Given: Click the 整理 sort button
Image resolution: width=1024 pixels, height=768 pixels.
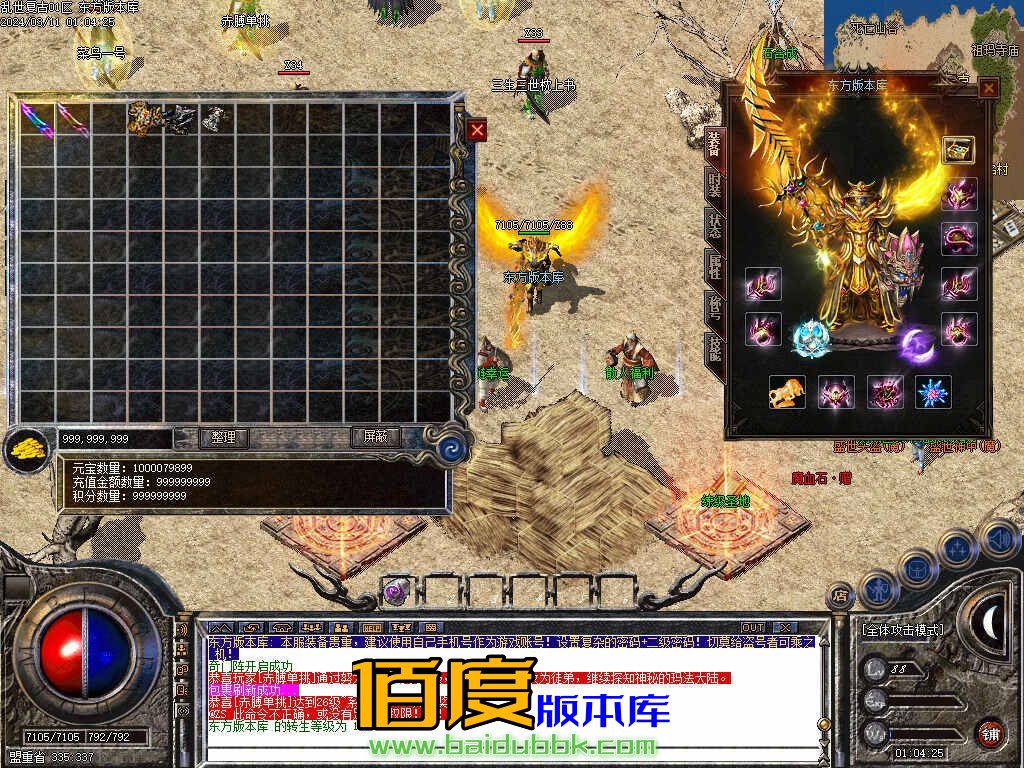Looking at the screenshot, I should click(223, 437).
